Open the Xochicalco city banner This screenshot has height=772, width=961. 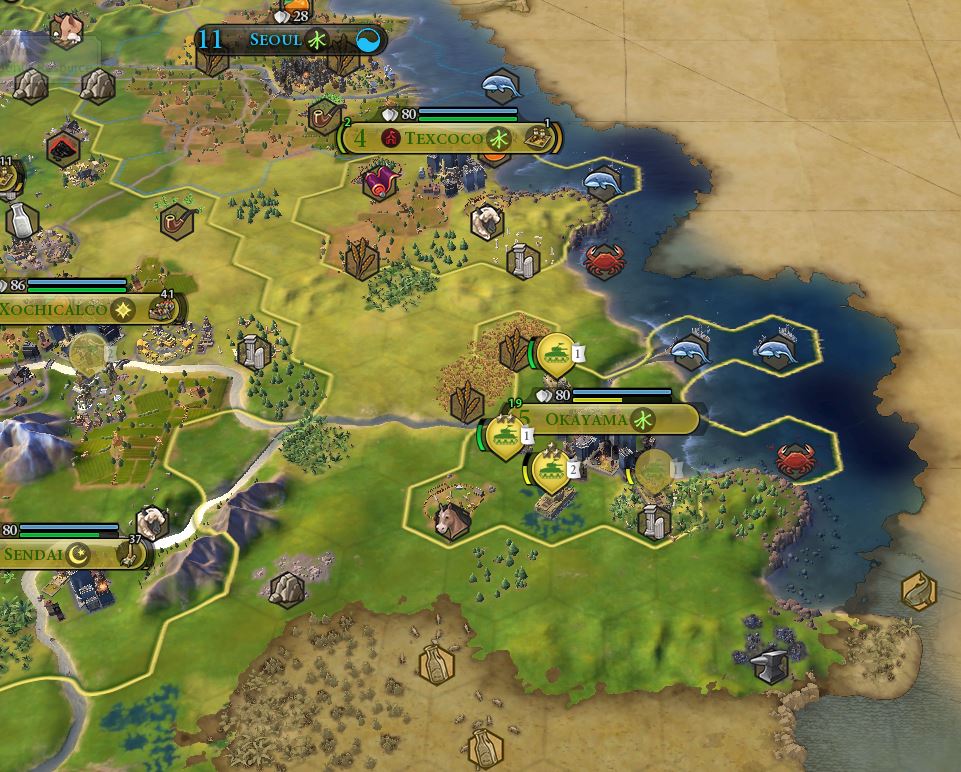55,309
